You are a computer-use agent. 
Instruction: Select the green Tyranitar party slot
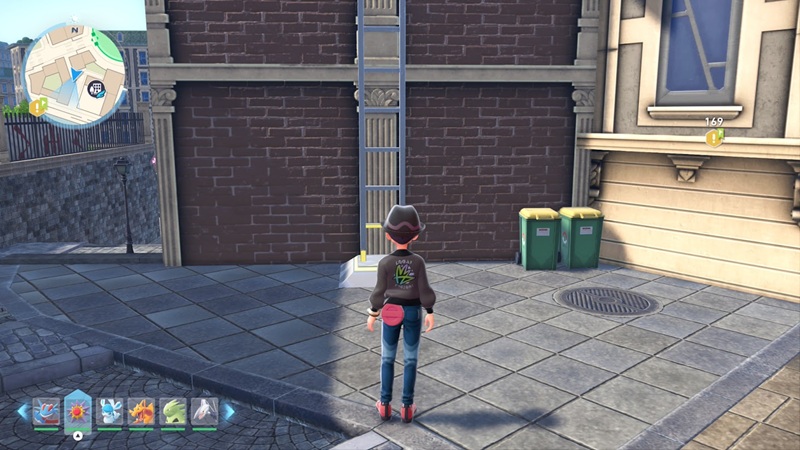click(x=172, y=411)
